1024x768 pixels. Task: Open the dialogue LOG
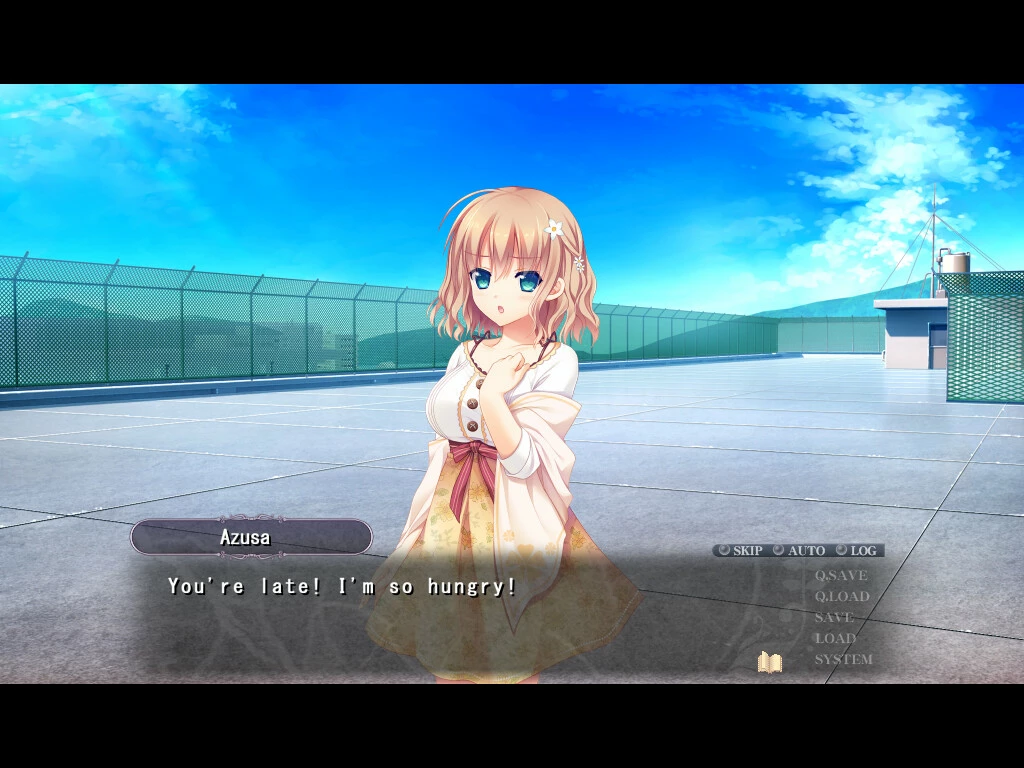pyautogui.click(x=857, y=551)
